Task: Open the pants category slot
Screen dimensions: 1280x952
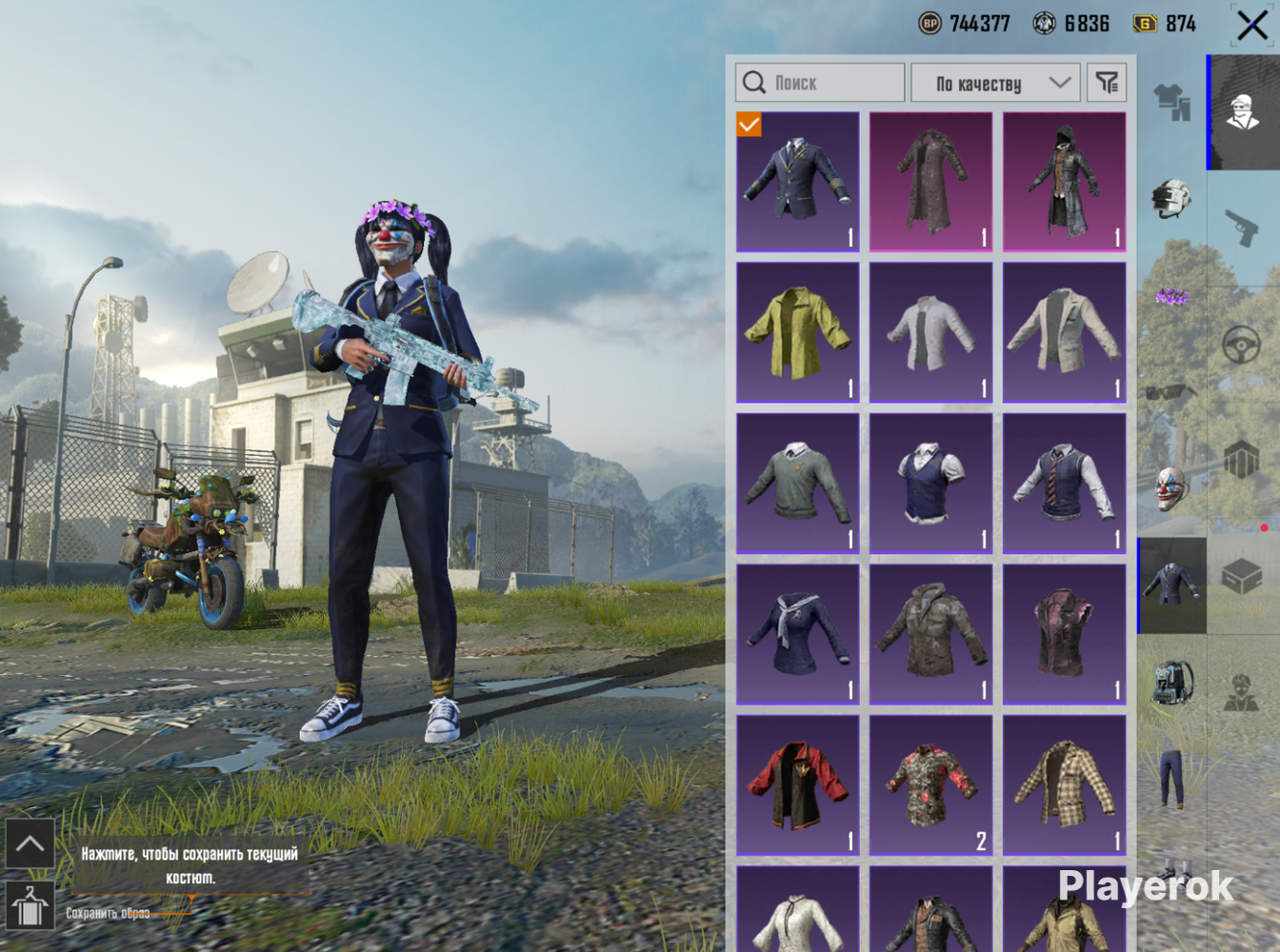Action: point(1171,777)
